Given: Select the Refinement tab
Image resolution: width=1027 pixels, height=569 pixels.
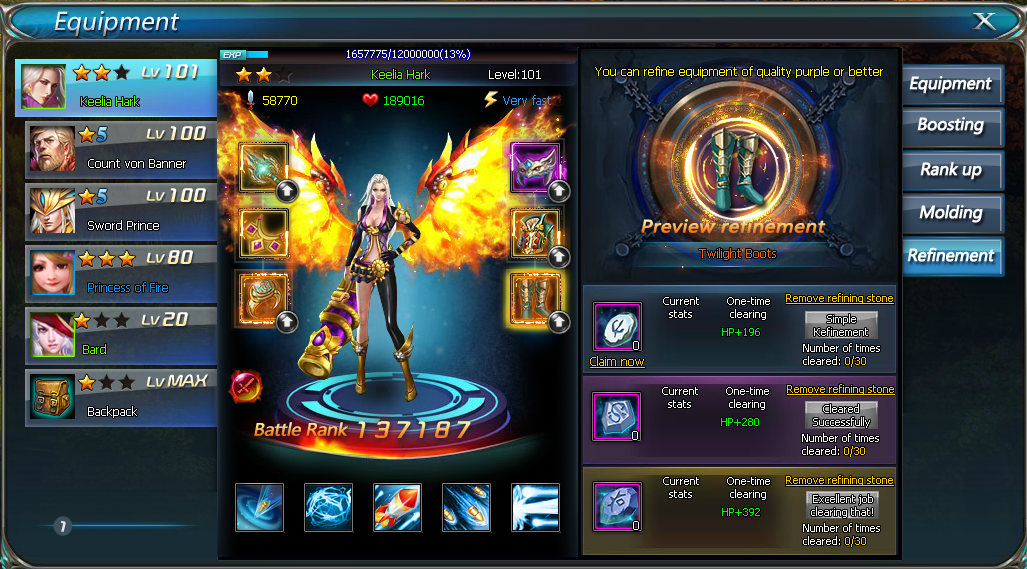Looking at the screenshot, I should (x=950, y=255).
